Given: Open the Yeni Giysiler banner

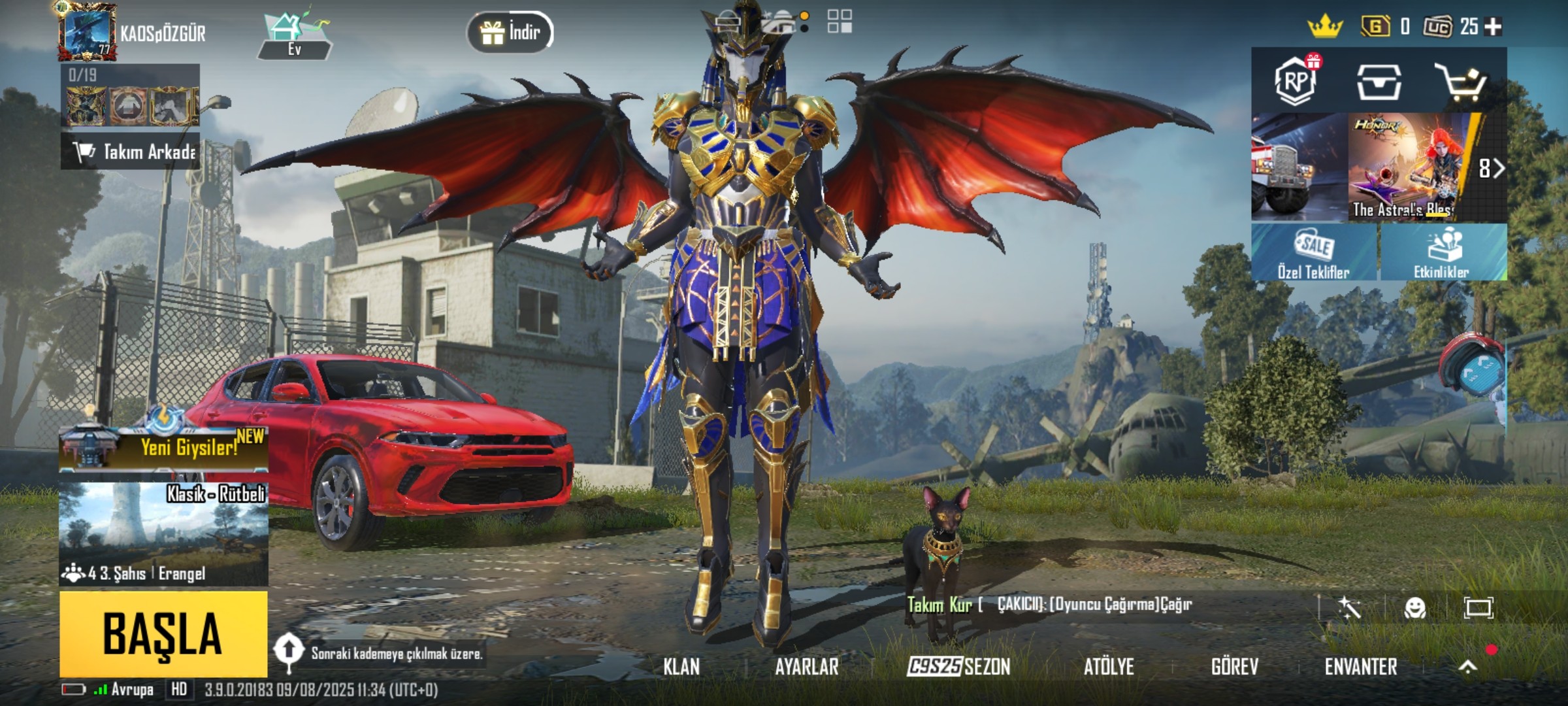Looking at the screenshot, I should point(163,448).
